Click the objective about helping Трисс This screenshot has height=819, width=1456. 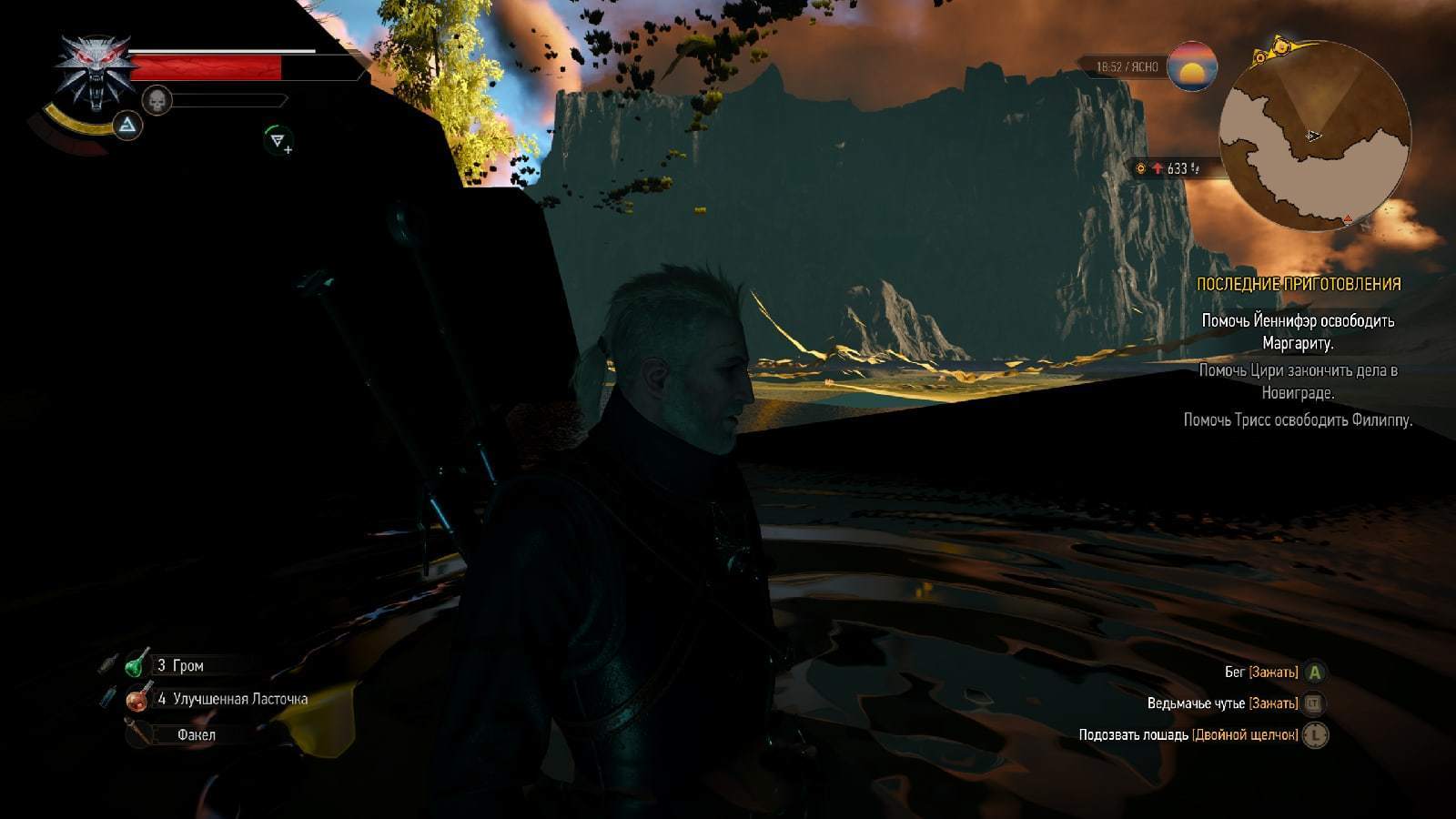click(x=1298, y=420)
